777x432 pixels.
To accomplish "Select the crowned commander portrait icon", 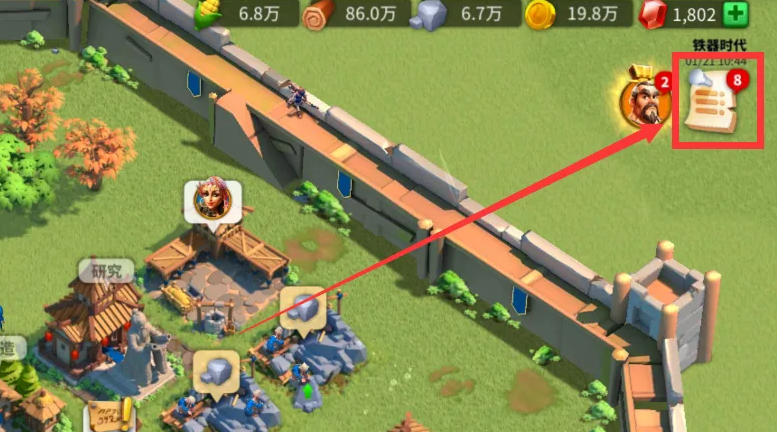I will coord(645,100).
